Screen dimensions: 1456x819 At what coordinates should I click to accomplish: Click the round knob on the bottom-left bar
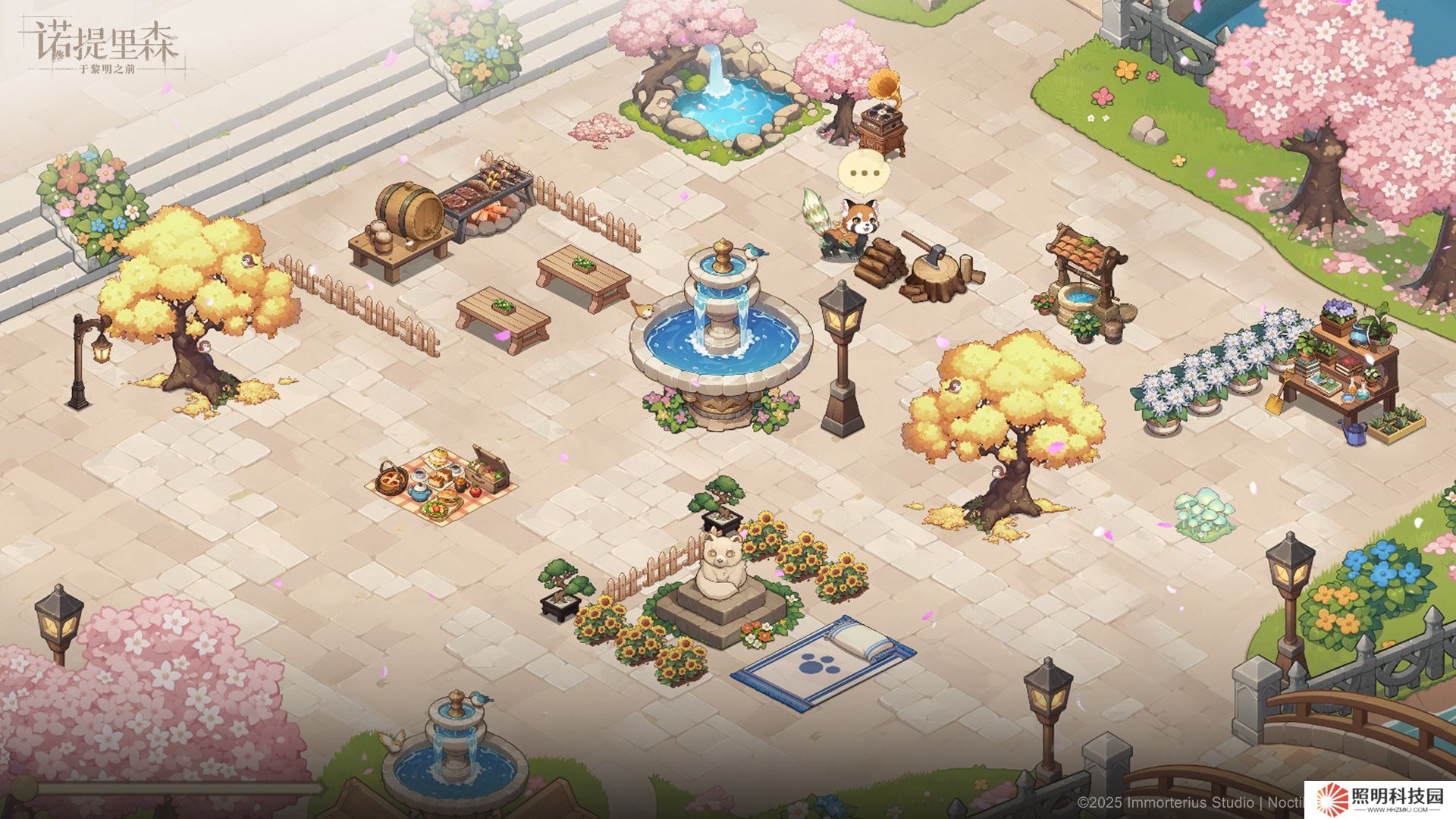tap(23, 788)
